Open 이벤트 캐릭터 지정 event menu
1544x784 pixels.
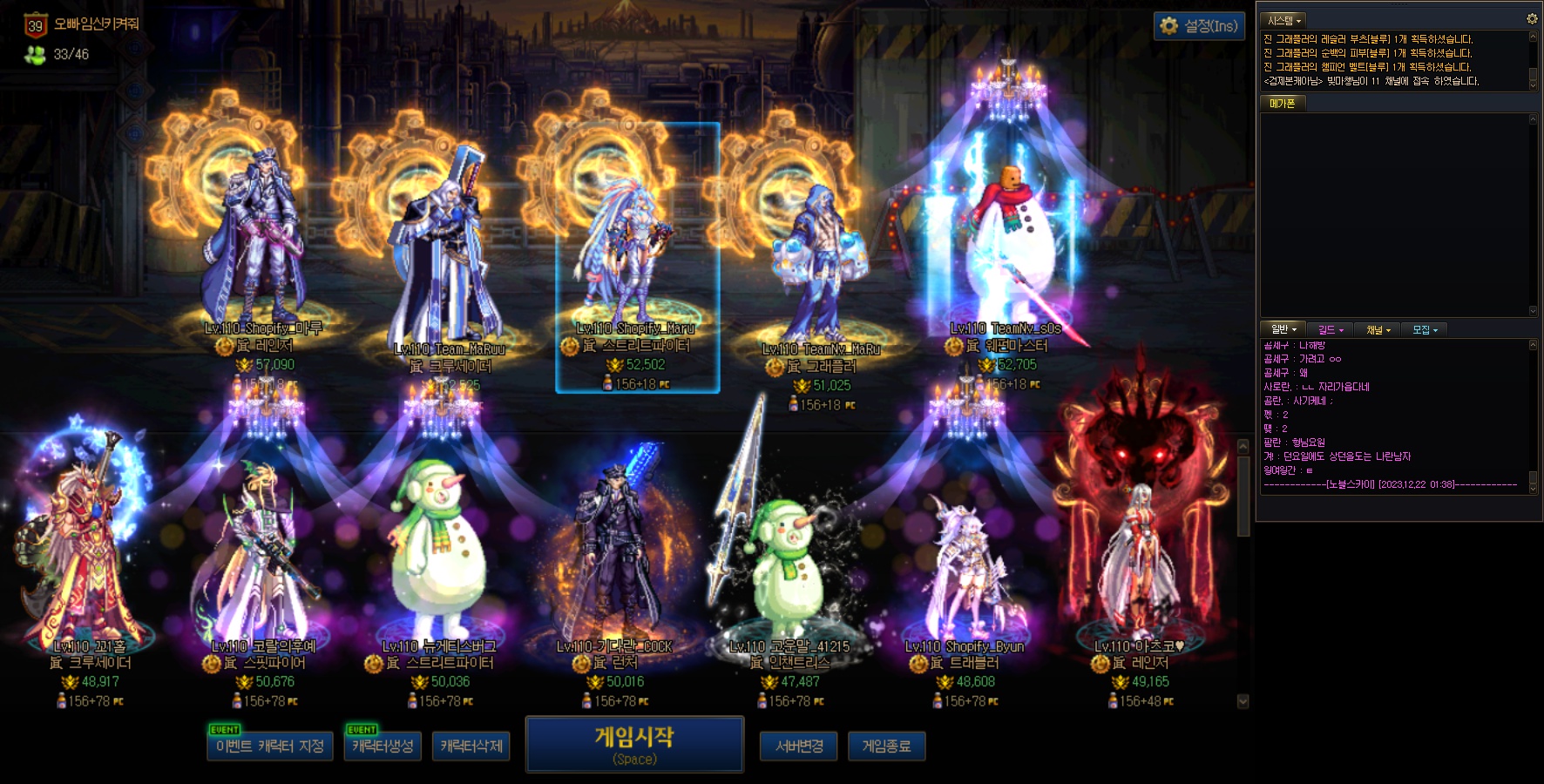click(x=270, y=747)
